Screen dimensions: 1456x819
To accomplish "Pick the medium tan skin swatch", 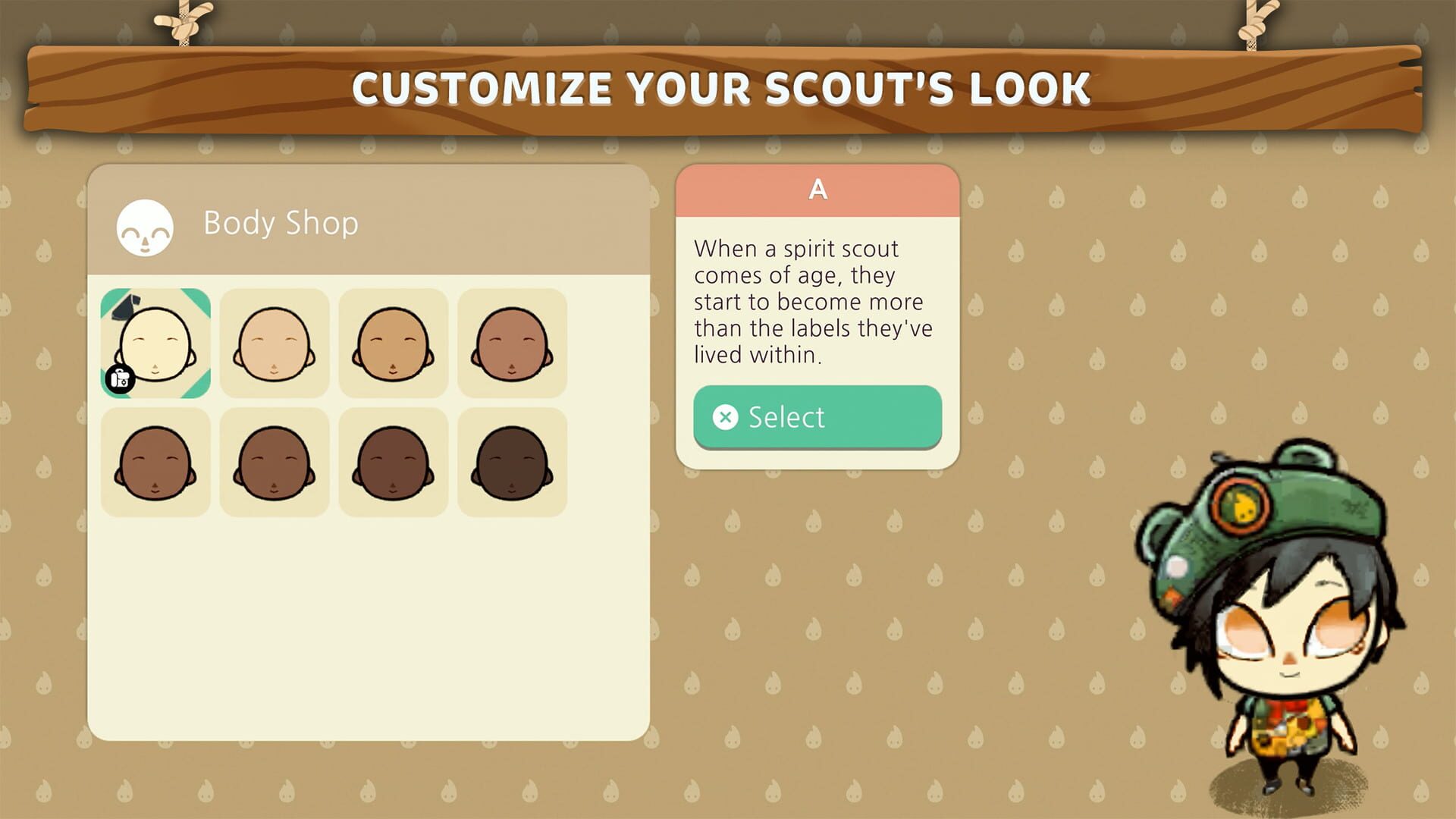I will click(393, 343).
